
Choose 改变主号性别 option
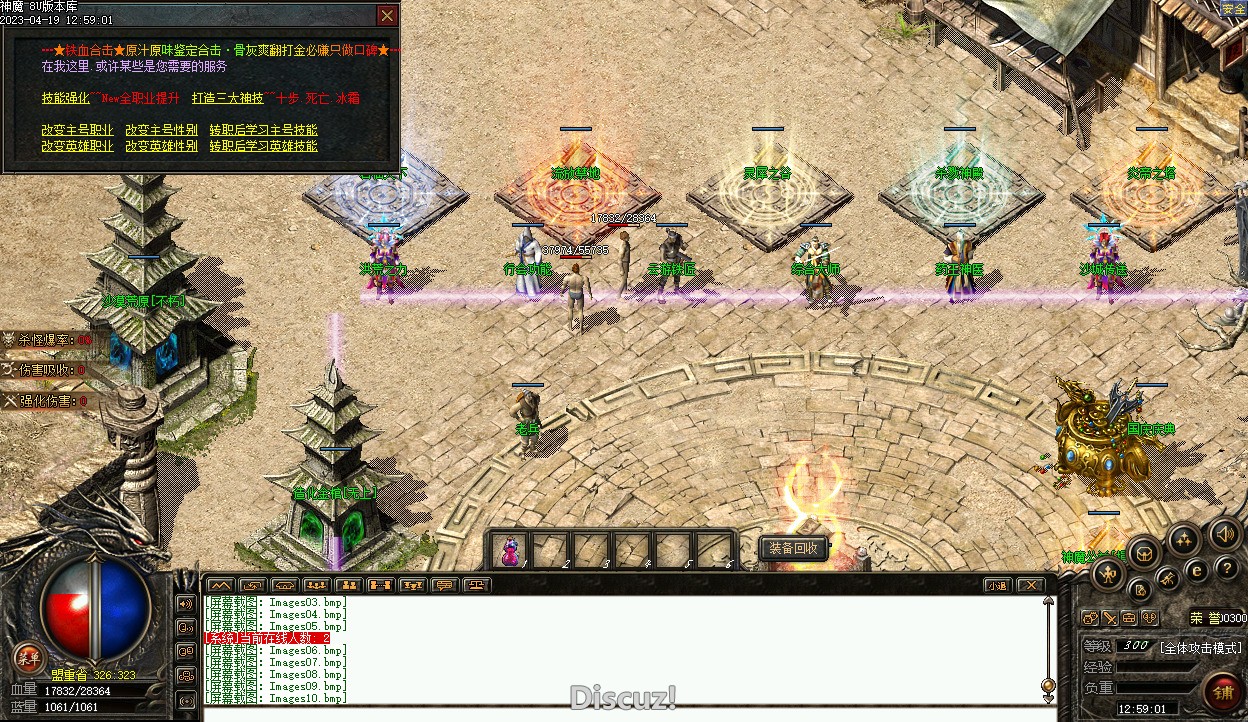pos(161,130)
